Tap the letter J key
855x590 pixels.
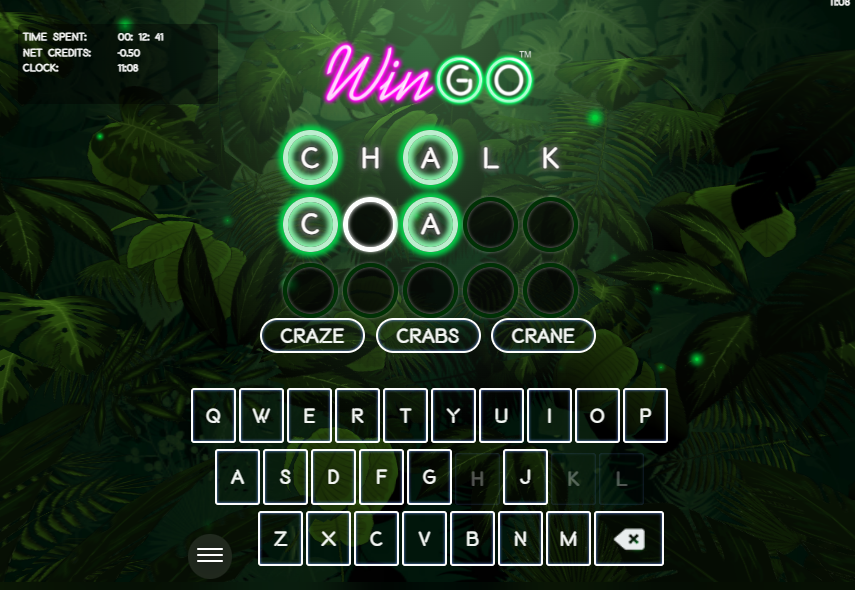tap(525, 477)
